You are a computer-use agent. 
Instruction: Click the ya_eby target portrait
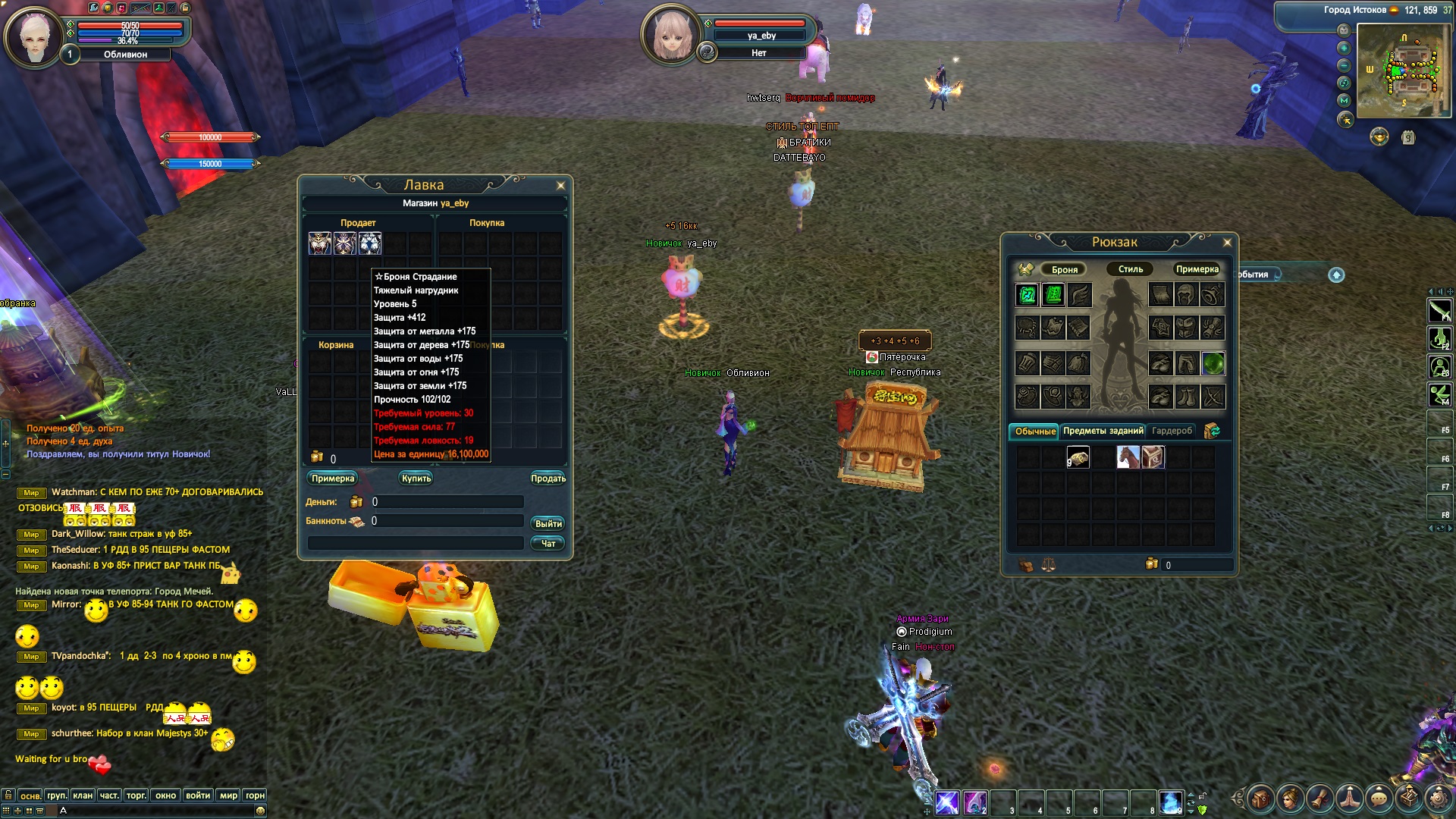coord(670,35)
